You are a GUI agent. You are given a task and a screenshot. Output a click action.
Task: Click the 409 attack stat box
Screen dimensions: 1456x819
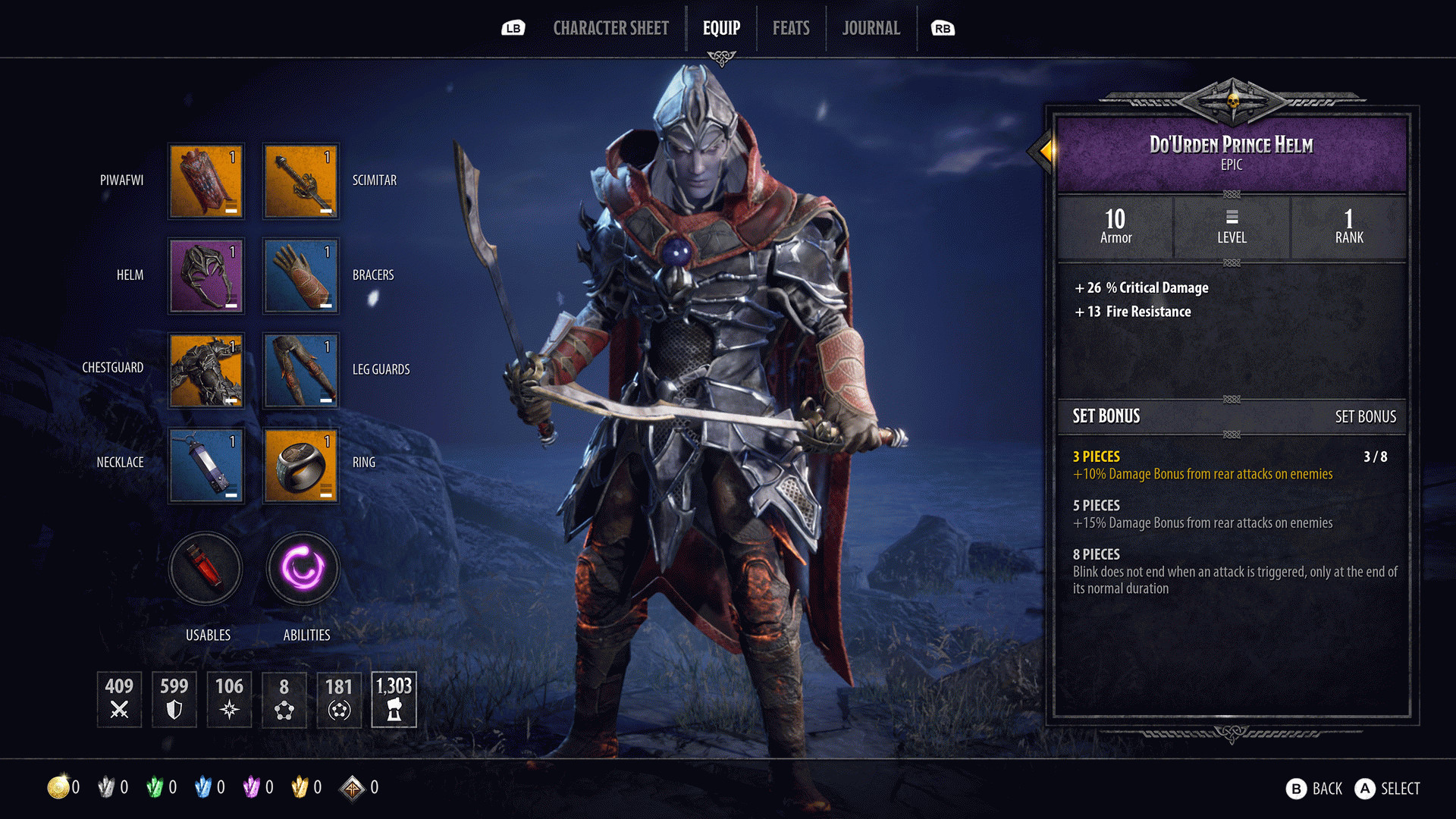tap(119, 699)
